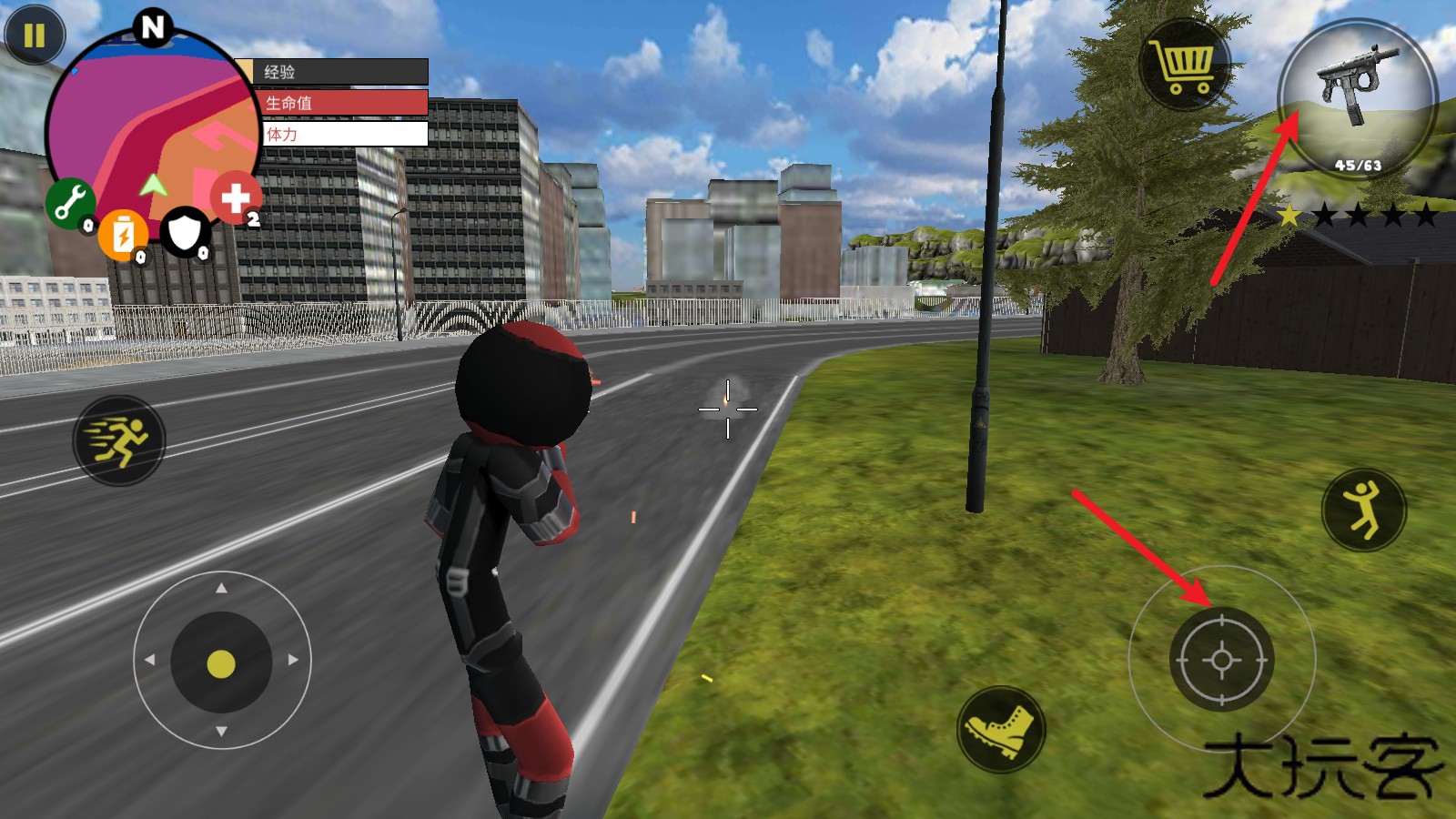Use the orange battery energy icon
The width and height of the screenshot is (1456, 819).
click(123, 234)
